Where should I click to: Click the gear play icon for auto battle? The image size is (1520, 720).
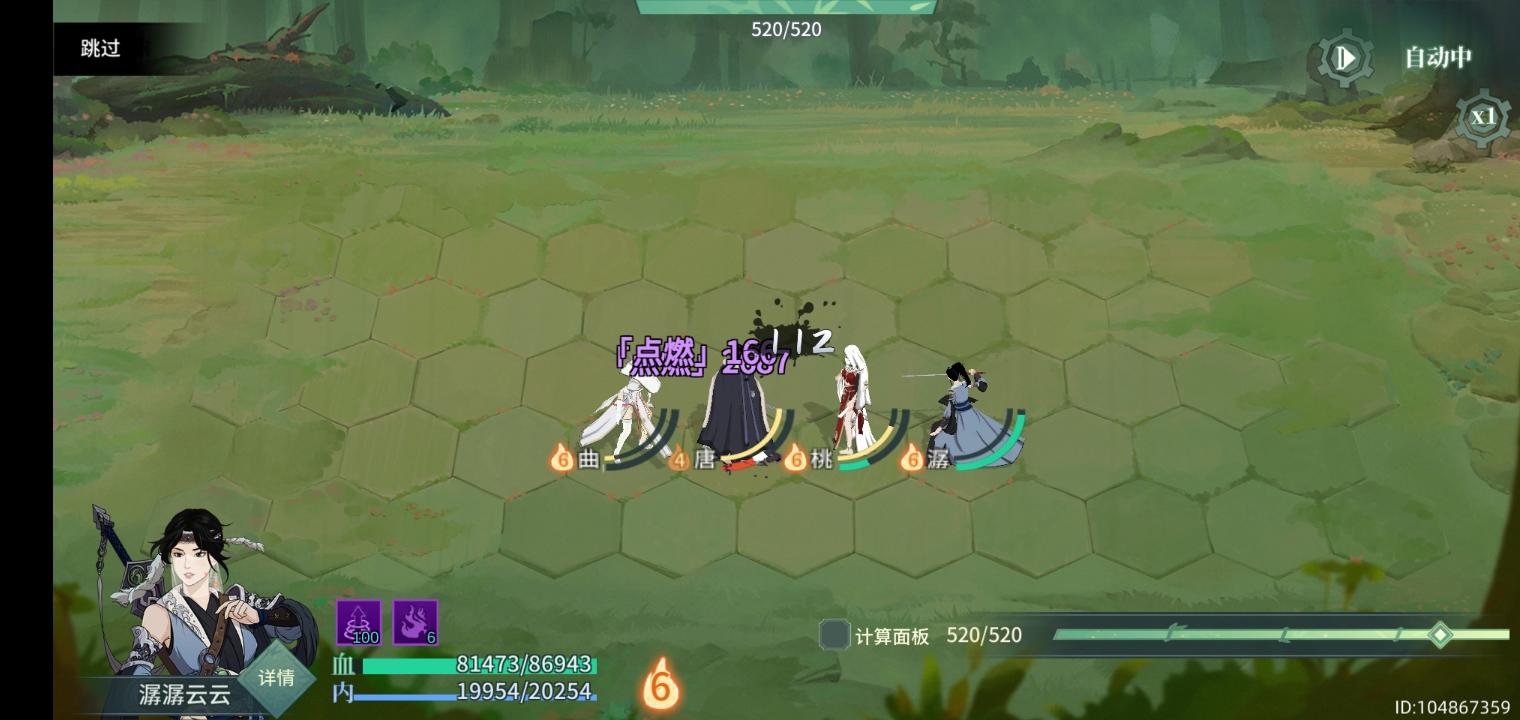[1344, 58]
